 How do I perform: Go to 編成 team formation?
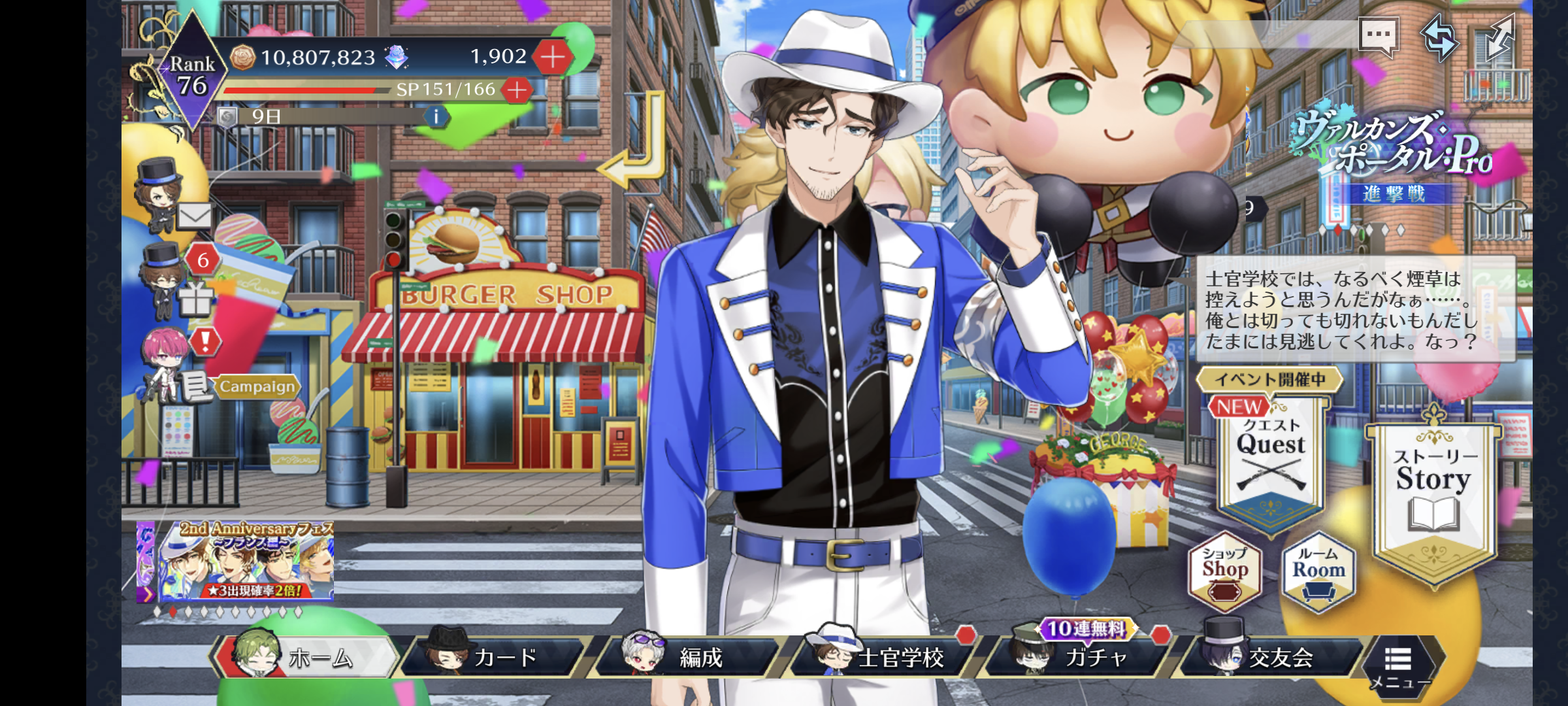click(x=693, y=656)
